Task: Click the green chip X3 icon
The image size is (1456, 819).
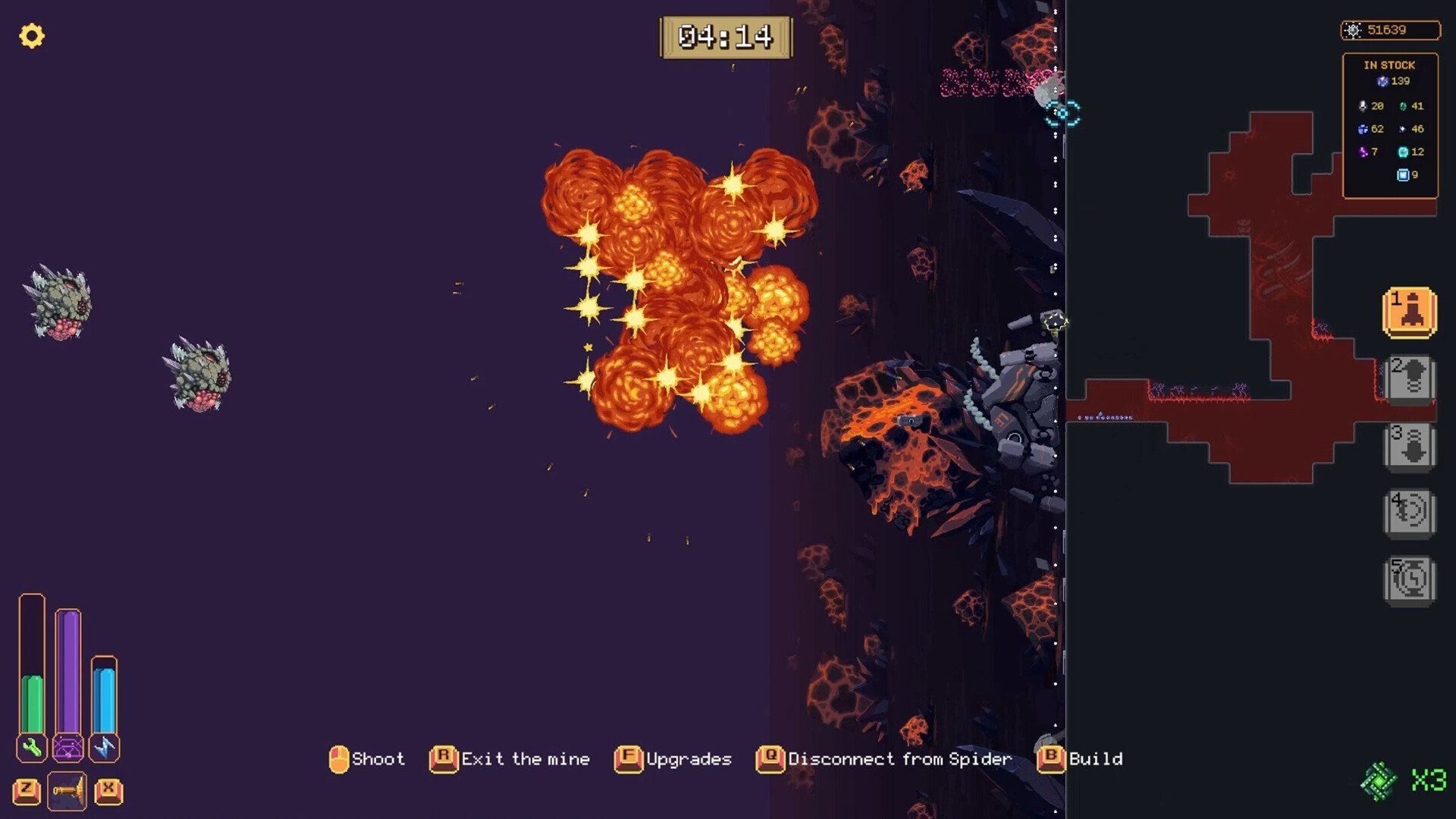Action: pyautogui.click(x=1379, y=780)
